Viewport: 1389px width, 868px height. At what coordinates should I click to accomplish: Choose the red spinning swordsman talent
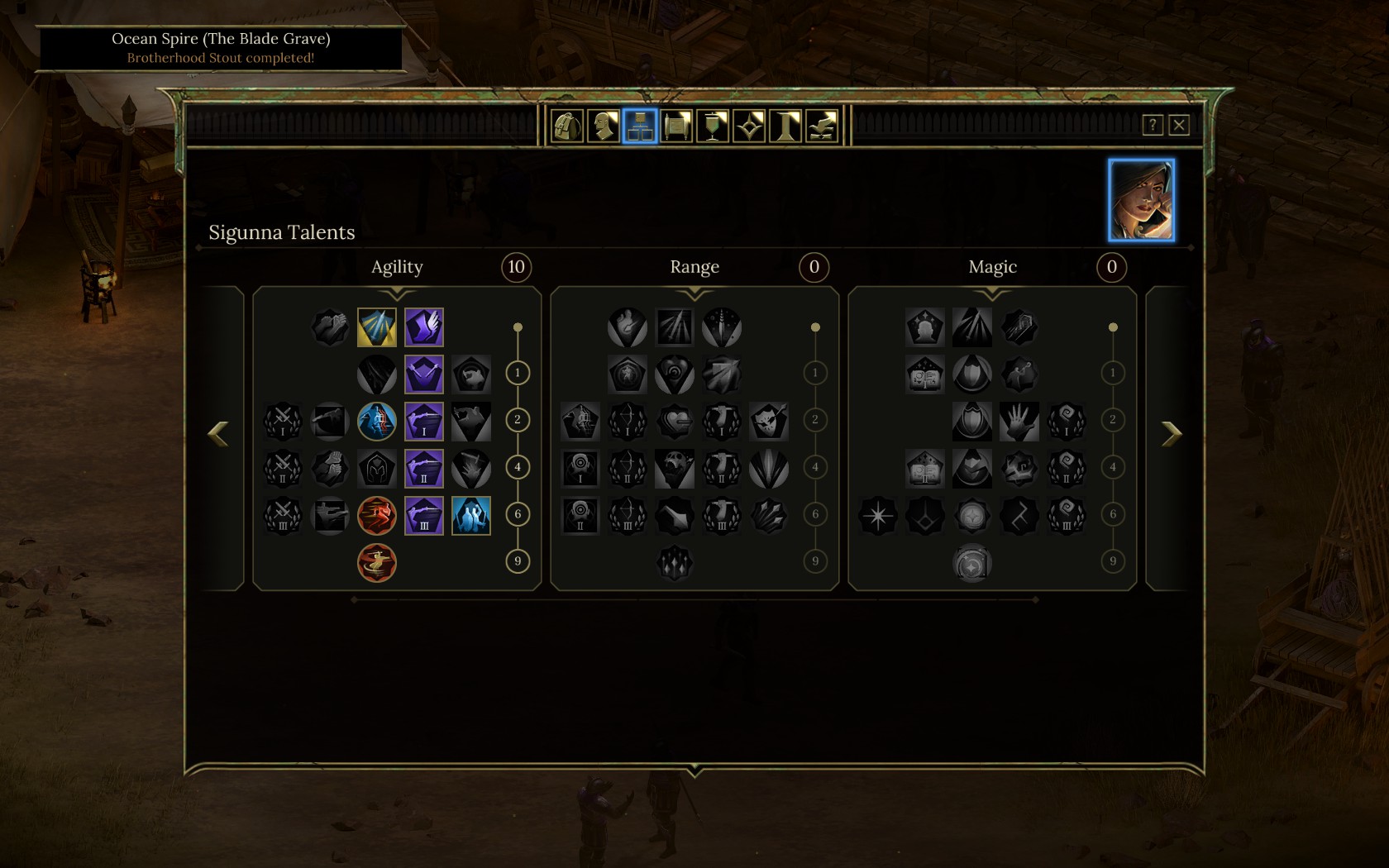(x=377, y=563)
